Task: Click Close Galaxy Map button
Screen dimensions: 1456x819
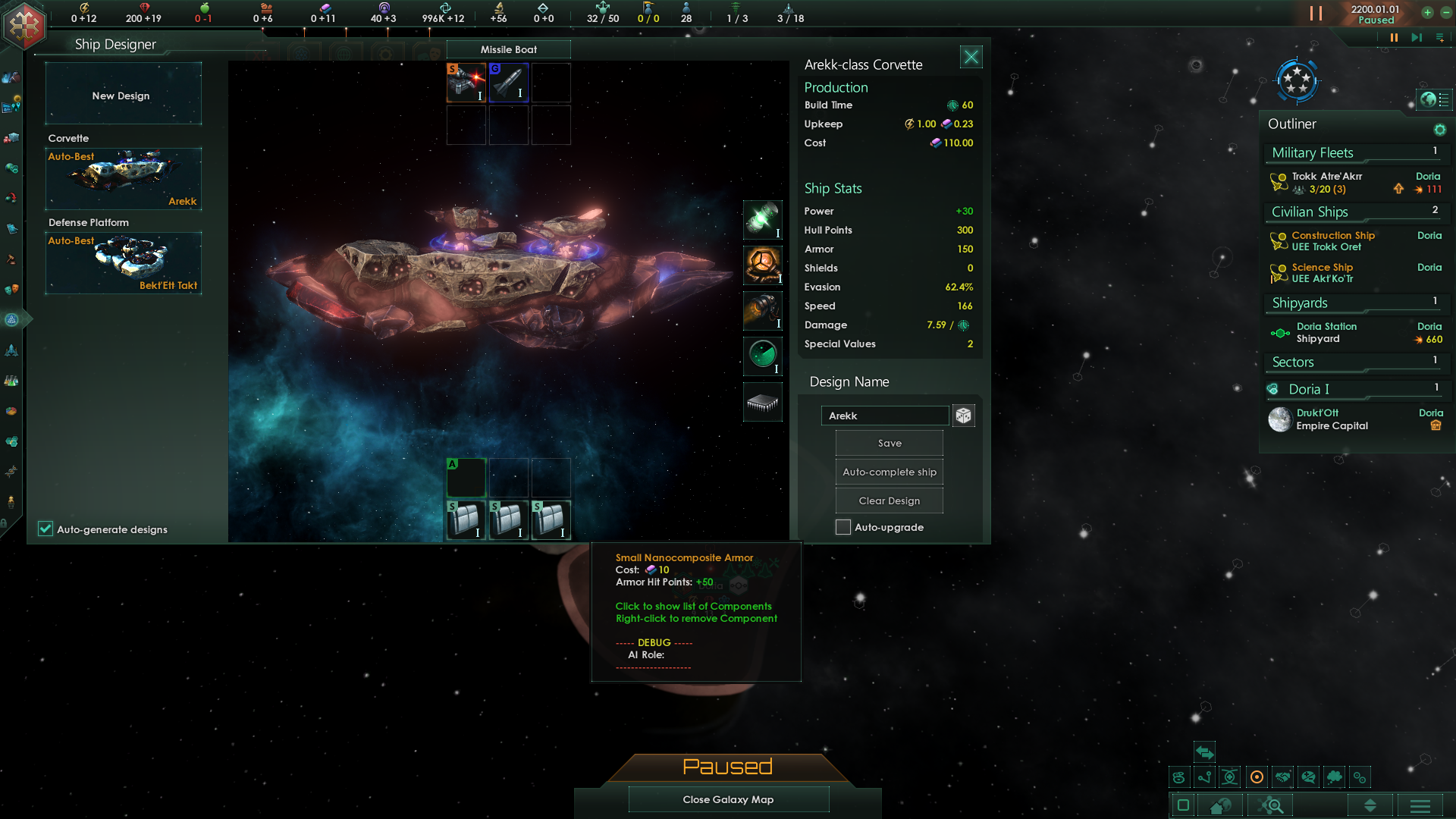Action: (x=728, y=799)
